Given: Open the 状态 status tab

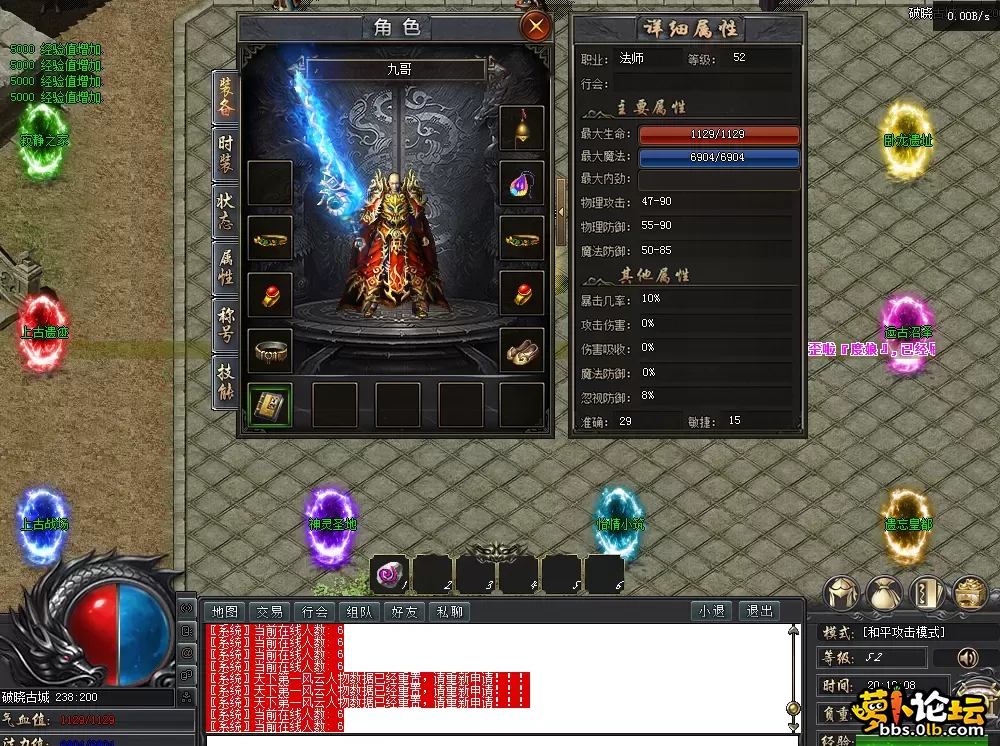Looking at the screenshot, I should point(227,212).
